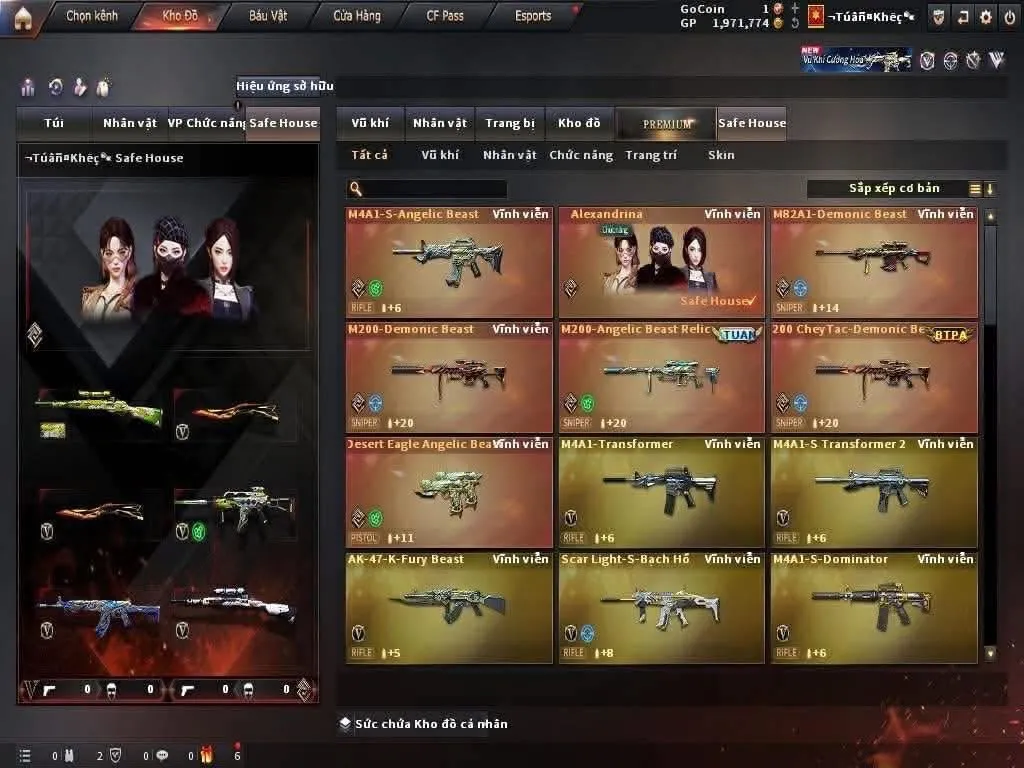Select the M4A1-S-Angelic Beast weapon
1024x768 pixels.
pos(448,262)
